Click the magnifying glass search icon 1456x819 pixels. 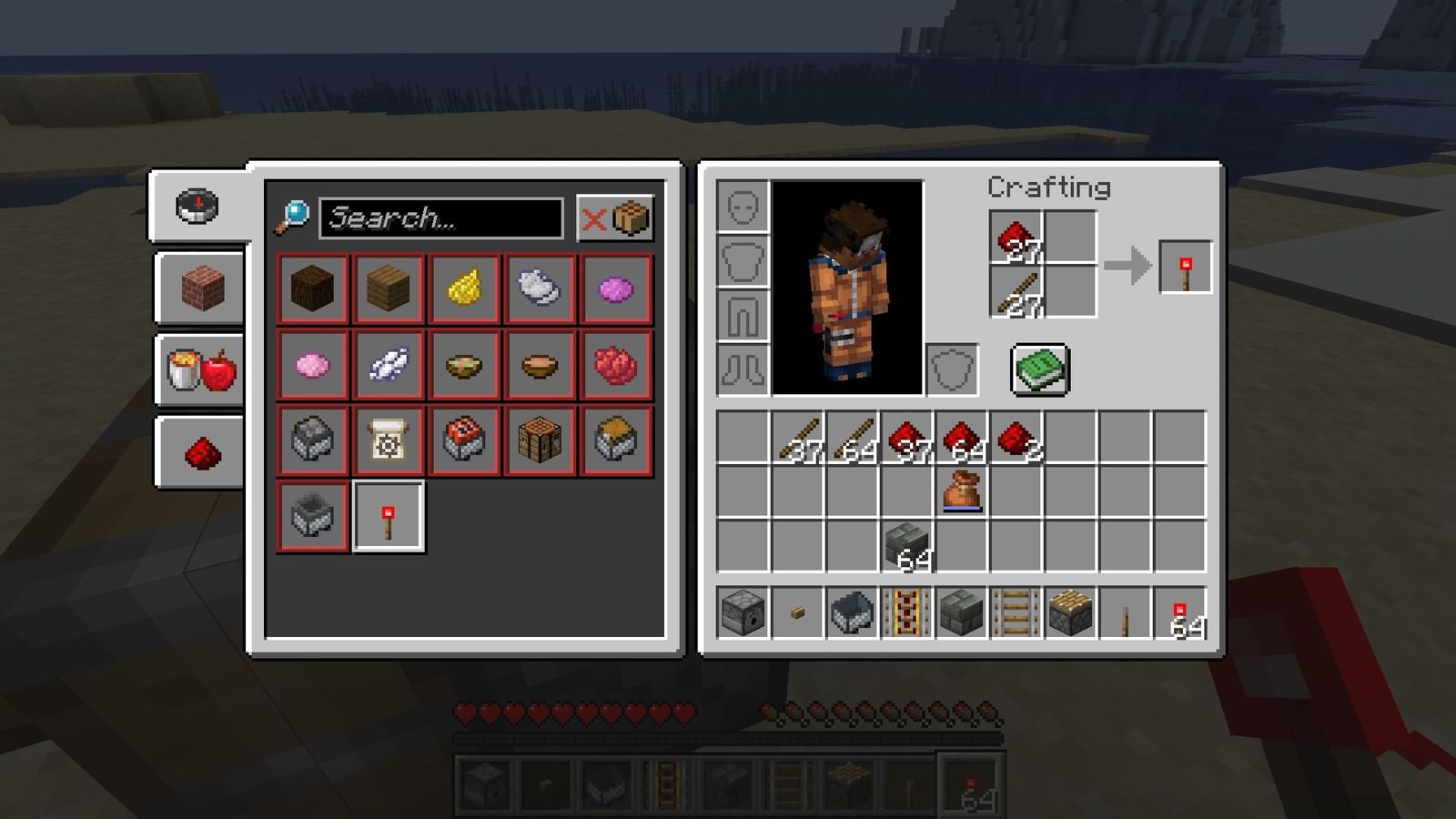click(x=291, y=216)
